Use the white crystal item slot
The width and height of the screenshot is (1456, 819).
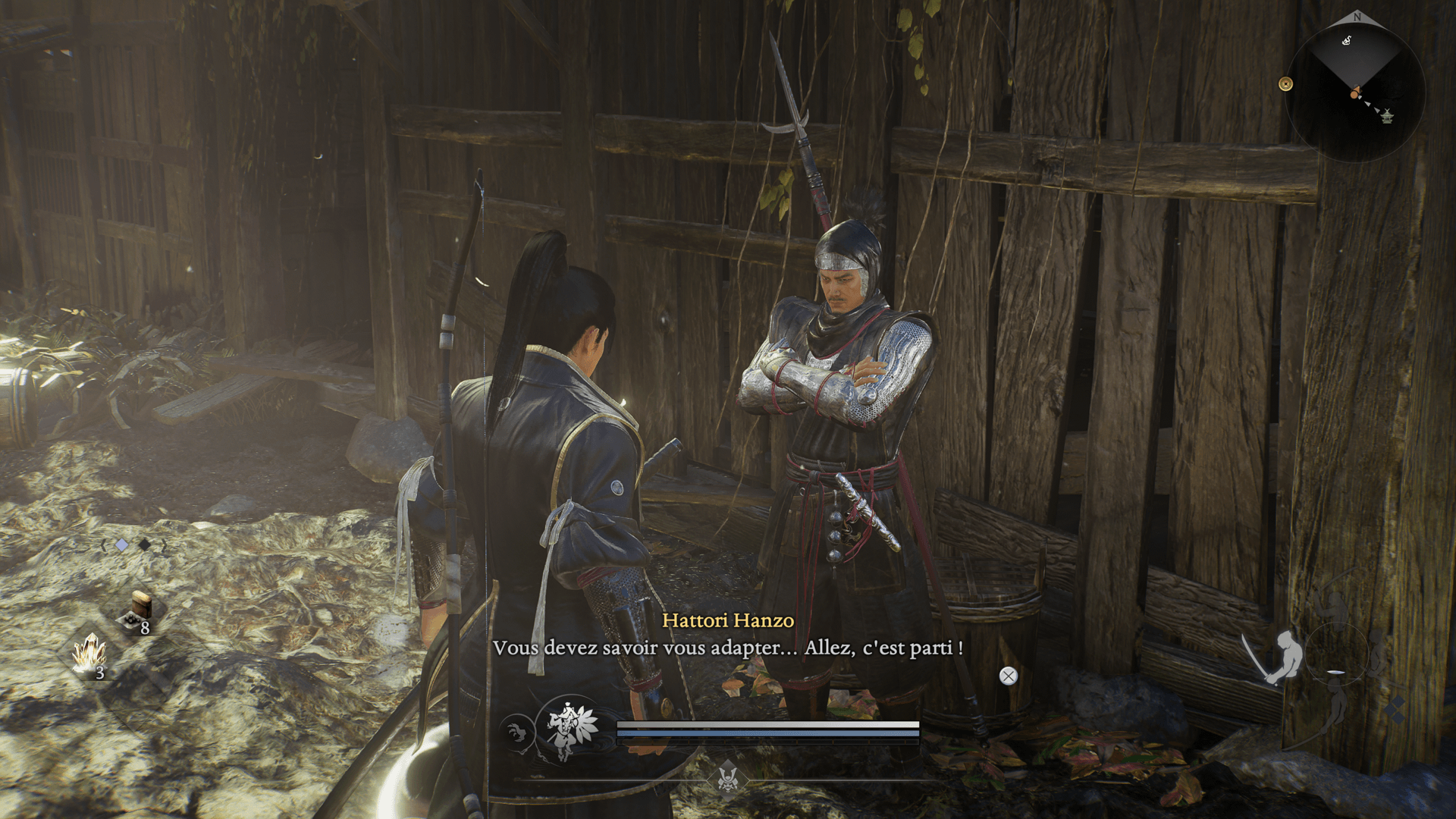click(89, 654)
